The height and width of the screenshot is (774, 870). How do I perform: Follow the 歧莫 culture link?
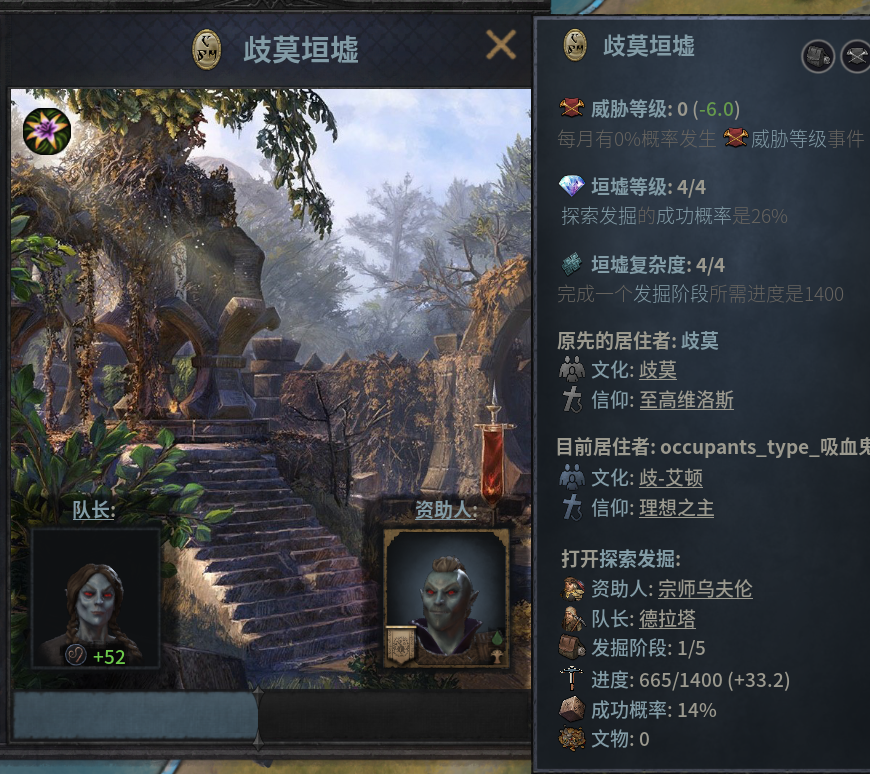(x=657, y=370)
